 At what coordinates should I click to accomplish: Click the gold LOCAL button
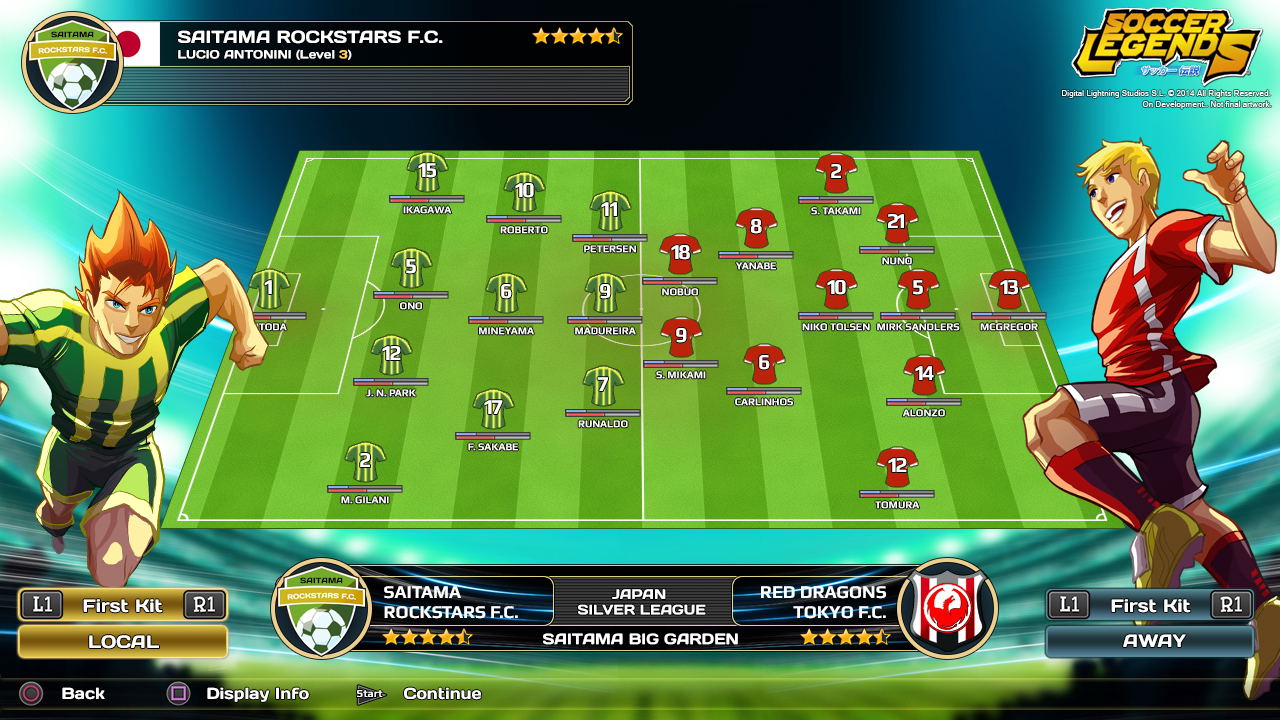click(x=123, y=642)
